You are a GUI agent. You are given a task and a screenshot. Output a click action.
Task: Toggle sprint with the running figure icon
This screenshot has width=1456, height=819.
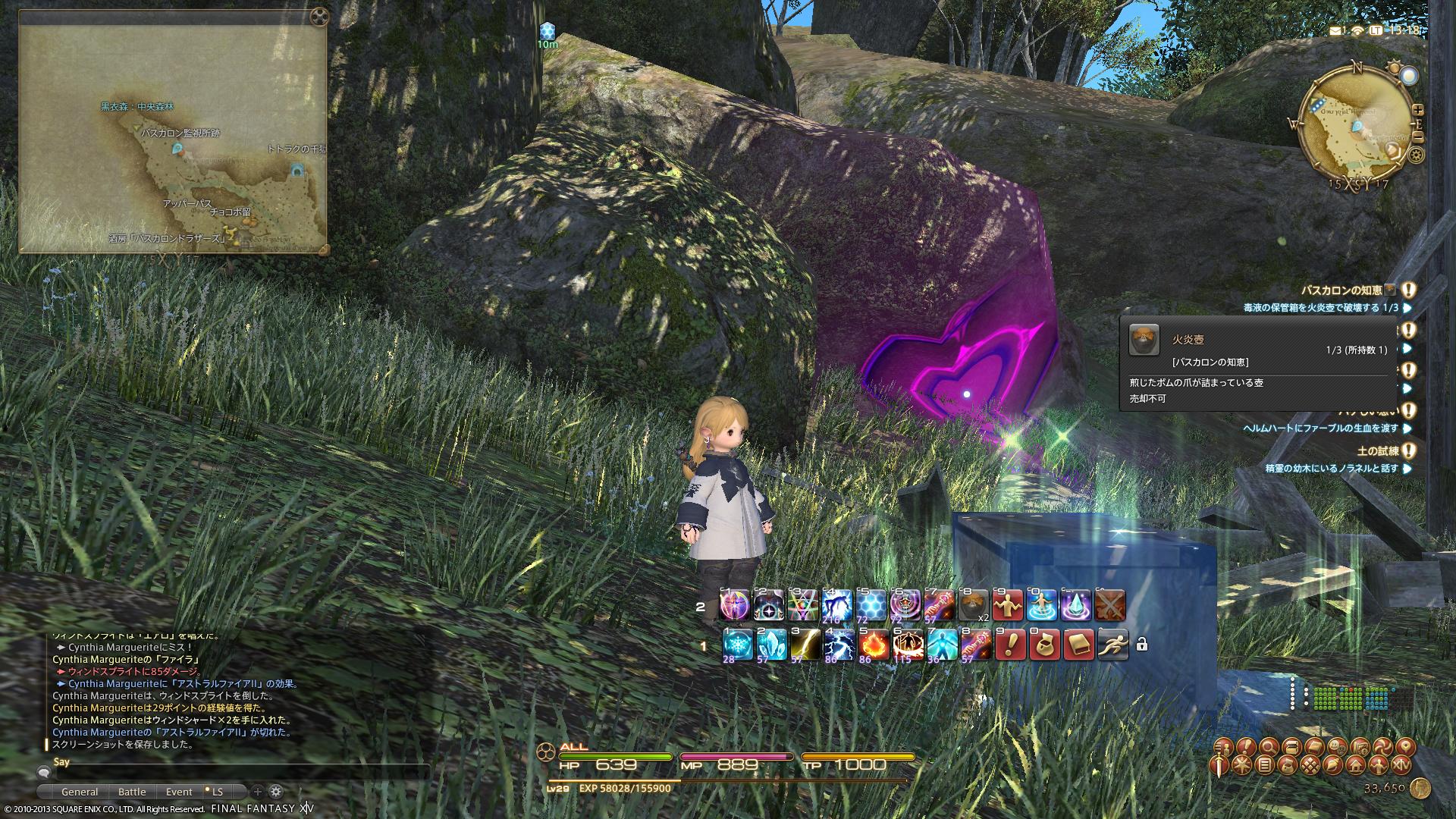pos(1112,645)
